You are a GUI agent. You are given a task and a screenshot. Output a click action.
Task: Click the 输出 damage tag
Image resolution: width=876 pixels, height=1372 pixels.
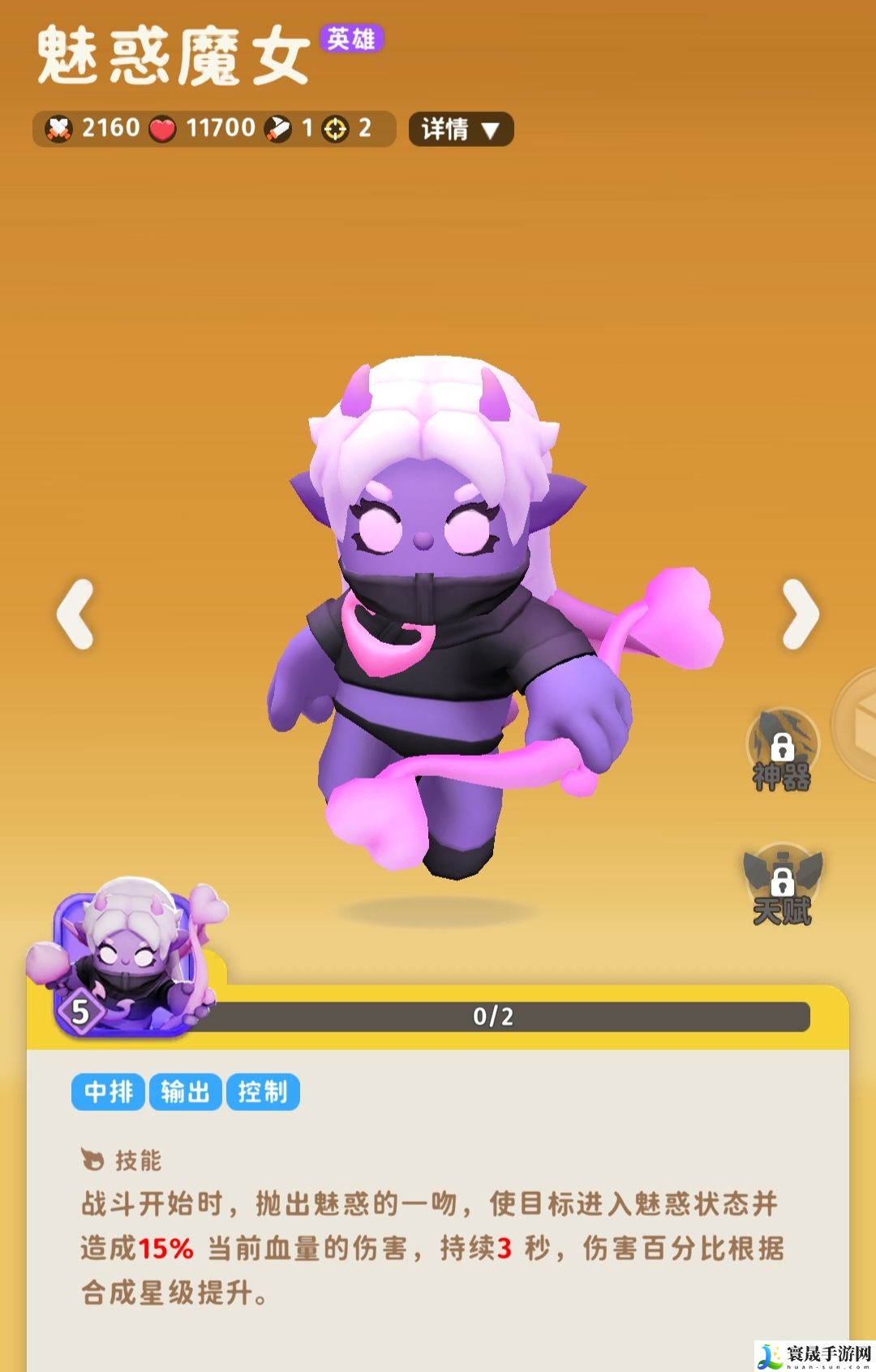tap(185, 1092)
